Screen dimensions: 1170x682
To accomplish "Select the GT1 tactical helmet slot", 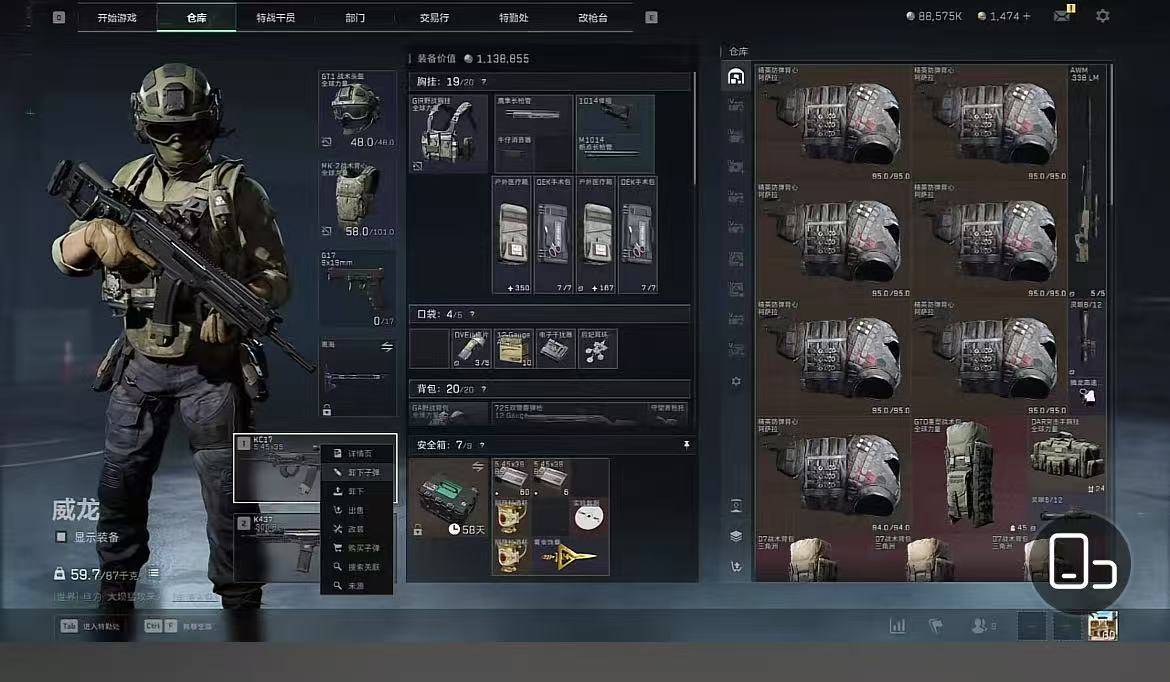I will click(x=357, y=109).
